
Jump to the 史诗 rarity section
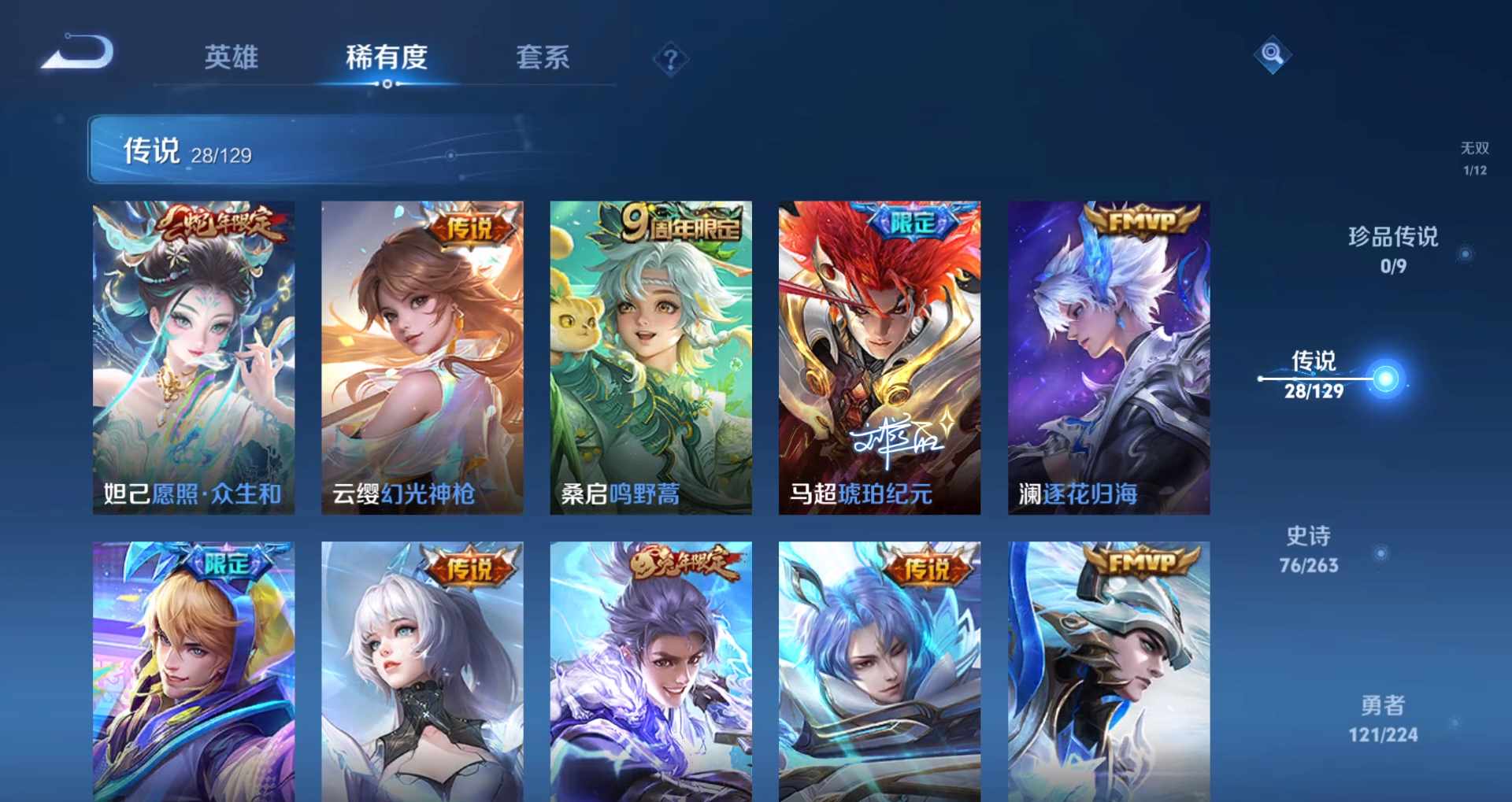pyautogui.click(x=1308, y=549)
